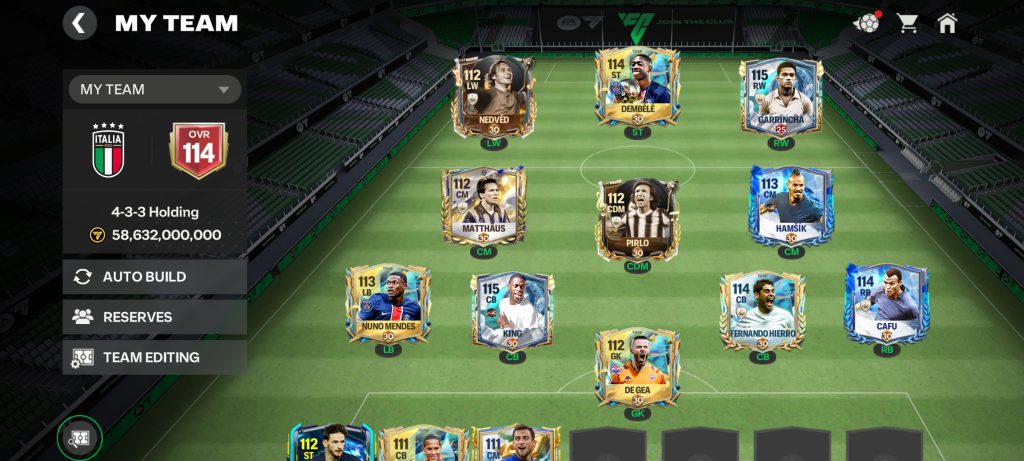Screen dimensions: 1024x461
Task: Select the Dembélé striker card
Action: (637, 88)
